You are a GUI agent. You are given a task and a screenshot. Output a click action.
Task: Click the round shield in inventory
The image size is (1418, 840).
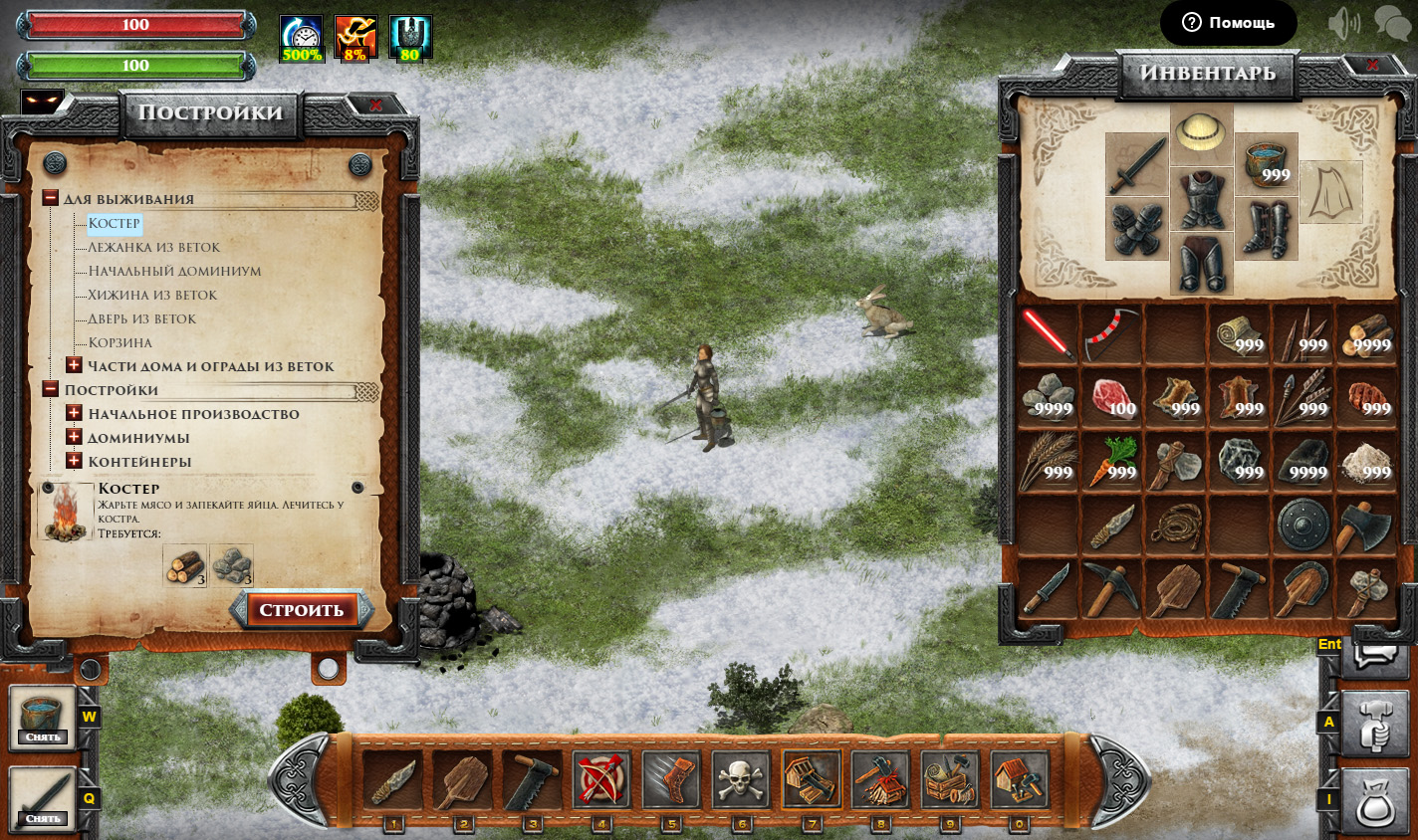[x=1302, y=525]
